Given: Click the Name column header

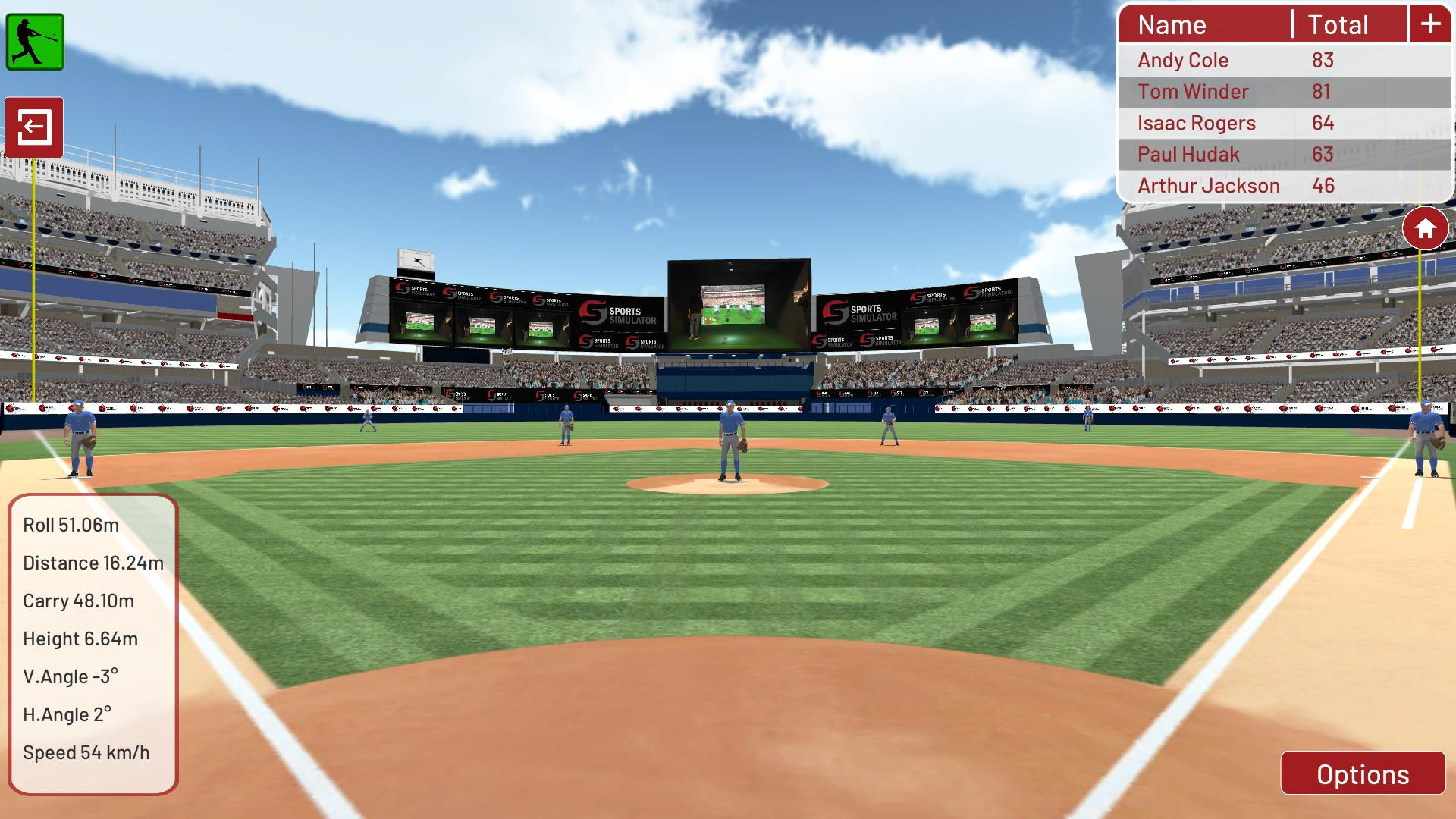Looking at the screenshot, I should click(x=1172, y=24).
